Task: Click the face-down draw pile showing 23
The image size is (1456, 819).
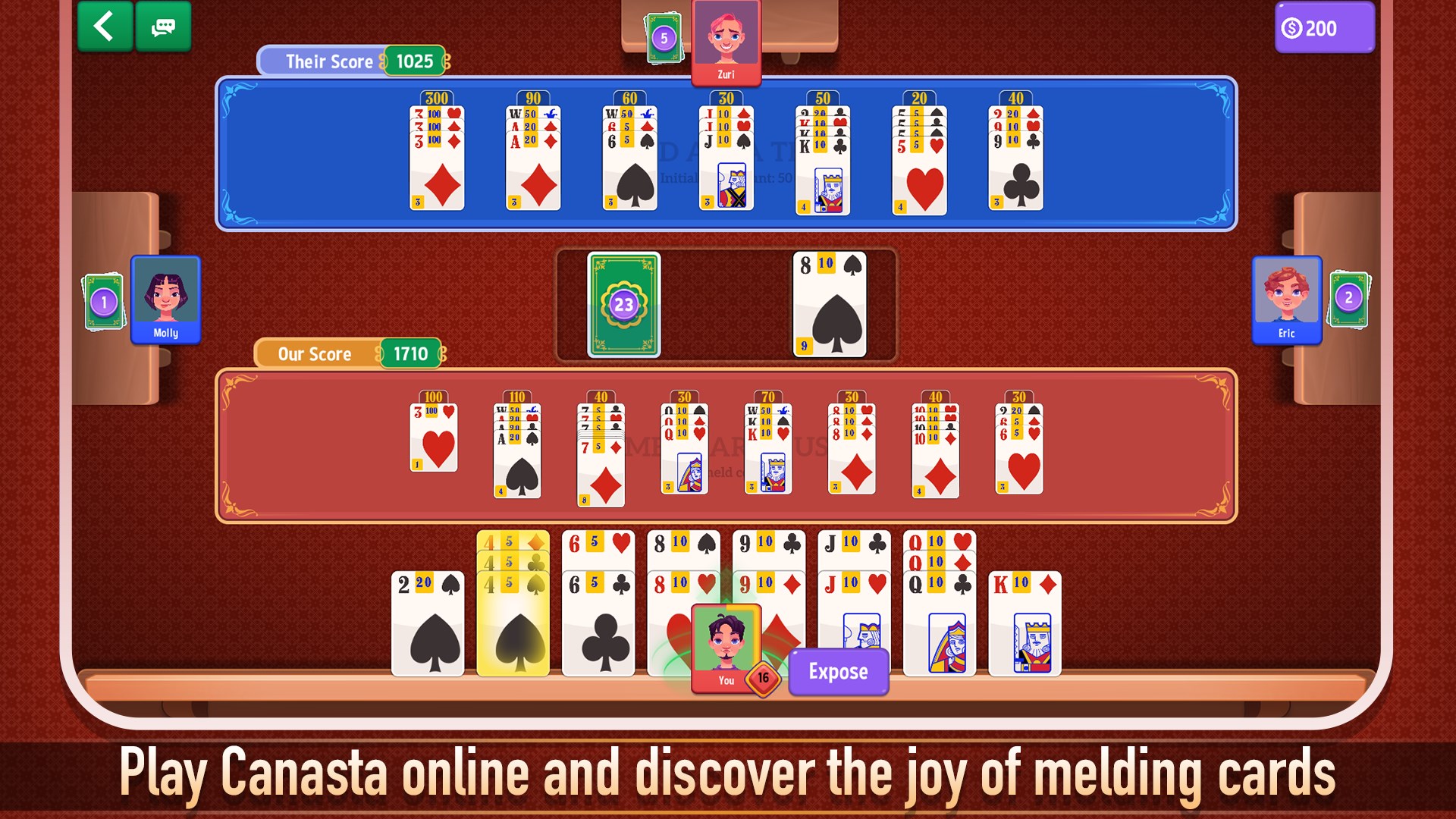Action: (623, 305)
